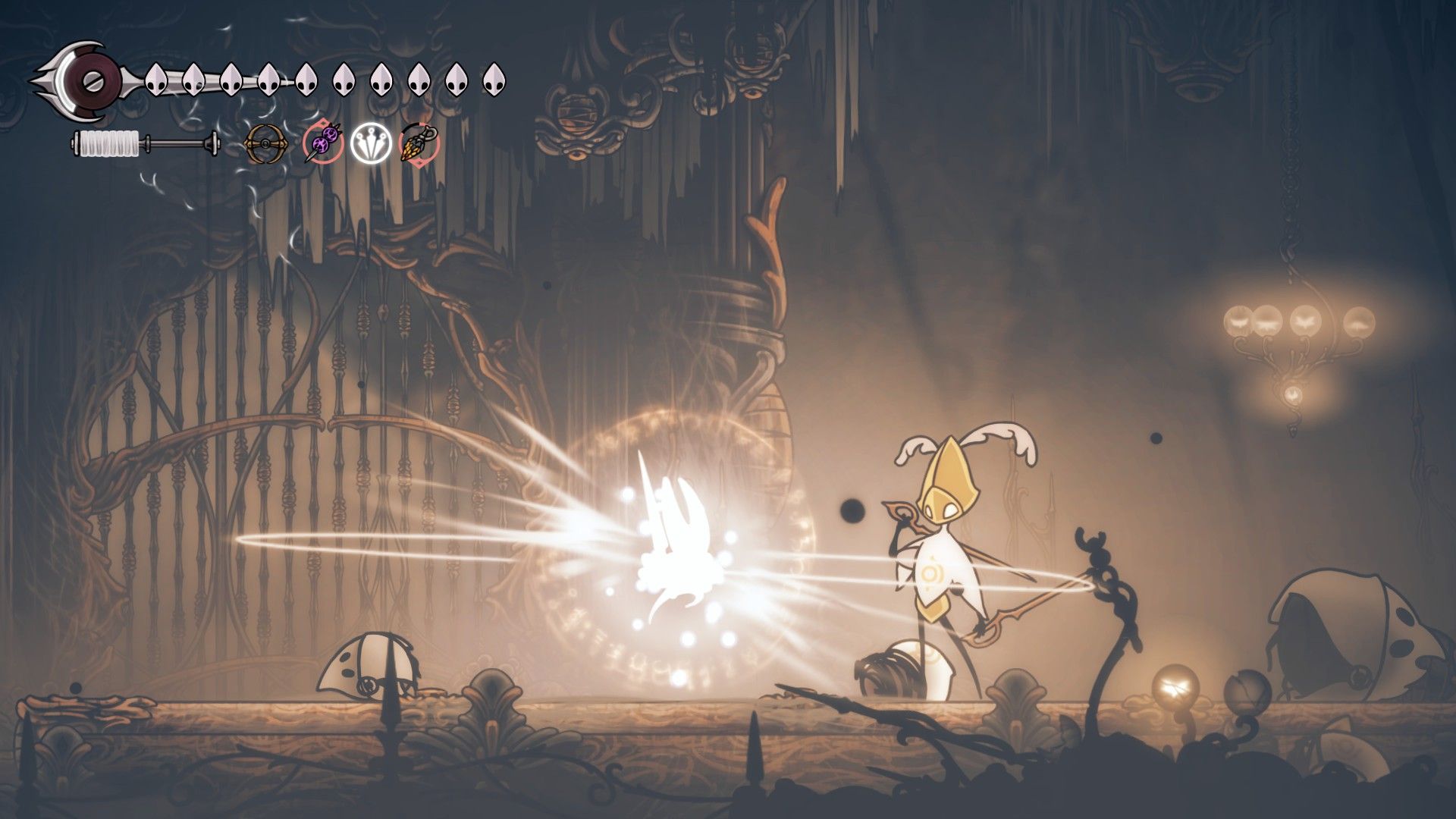Activate the glowing white triple-dagger skill icon

pyautogui.click(x=371, y=143)
